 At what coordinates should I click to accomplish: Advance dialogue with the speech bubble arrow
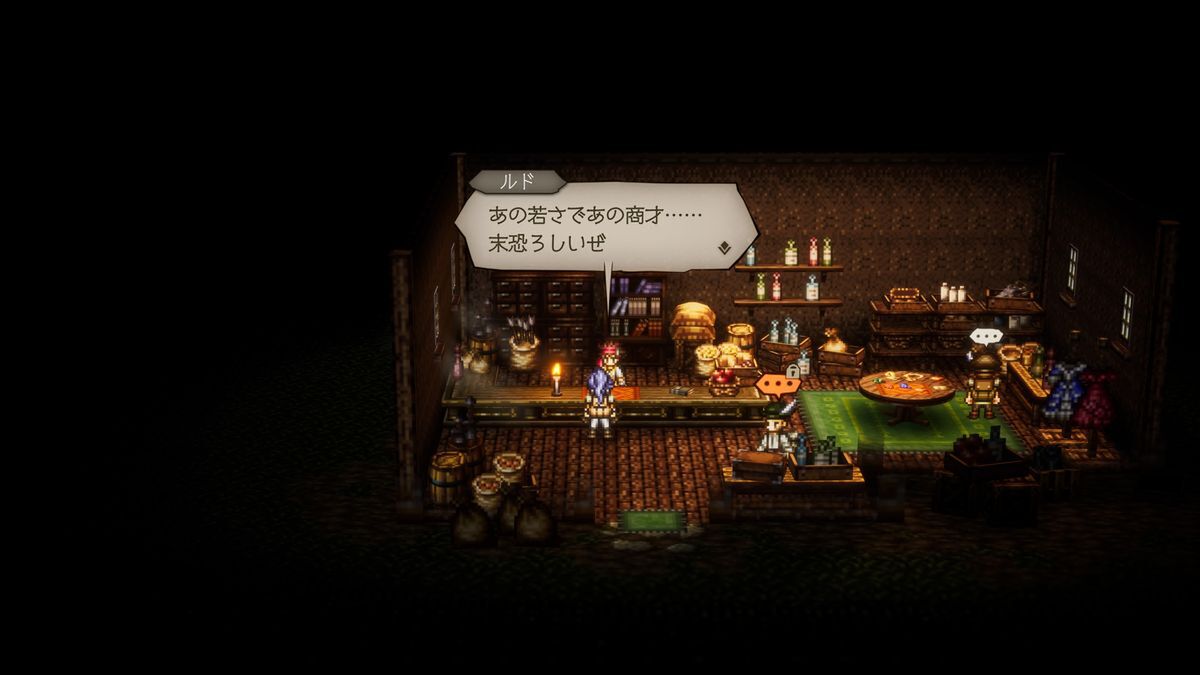[x=723, y=246]
